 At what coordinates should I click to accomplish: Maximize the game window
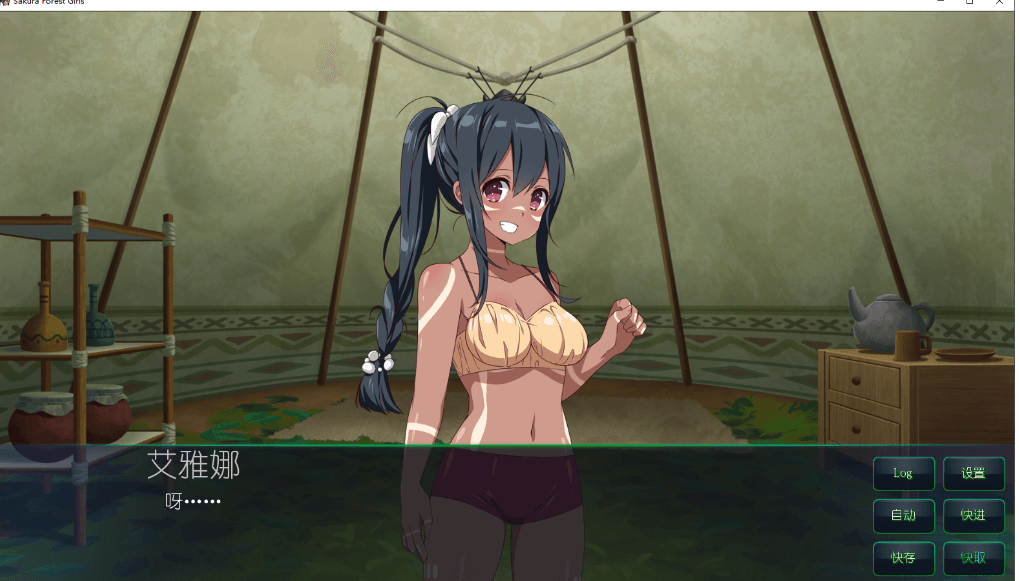click(969, 3)
